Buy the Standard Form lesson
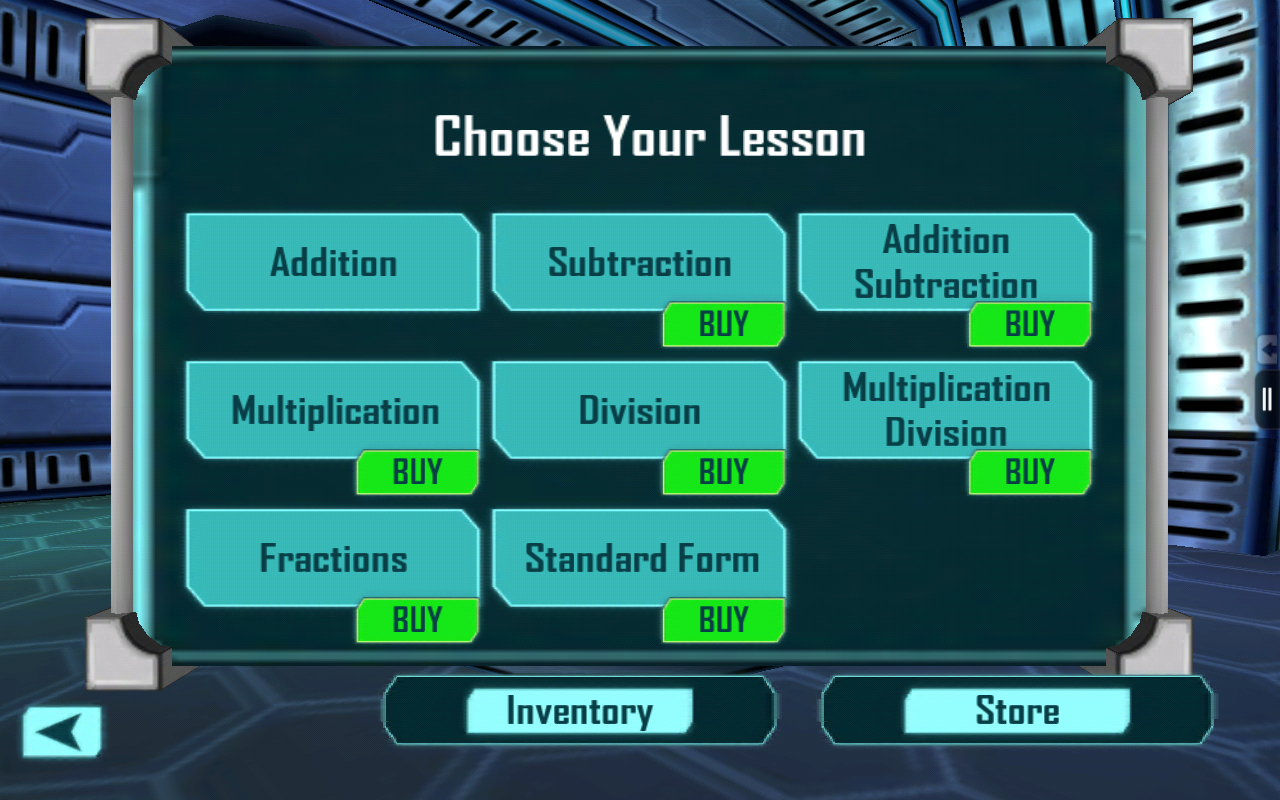Image resolution: width=1280 pixels, height=800 pixels. [723, 620]
